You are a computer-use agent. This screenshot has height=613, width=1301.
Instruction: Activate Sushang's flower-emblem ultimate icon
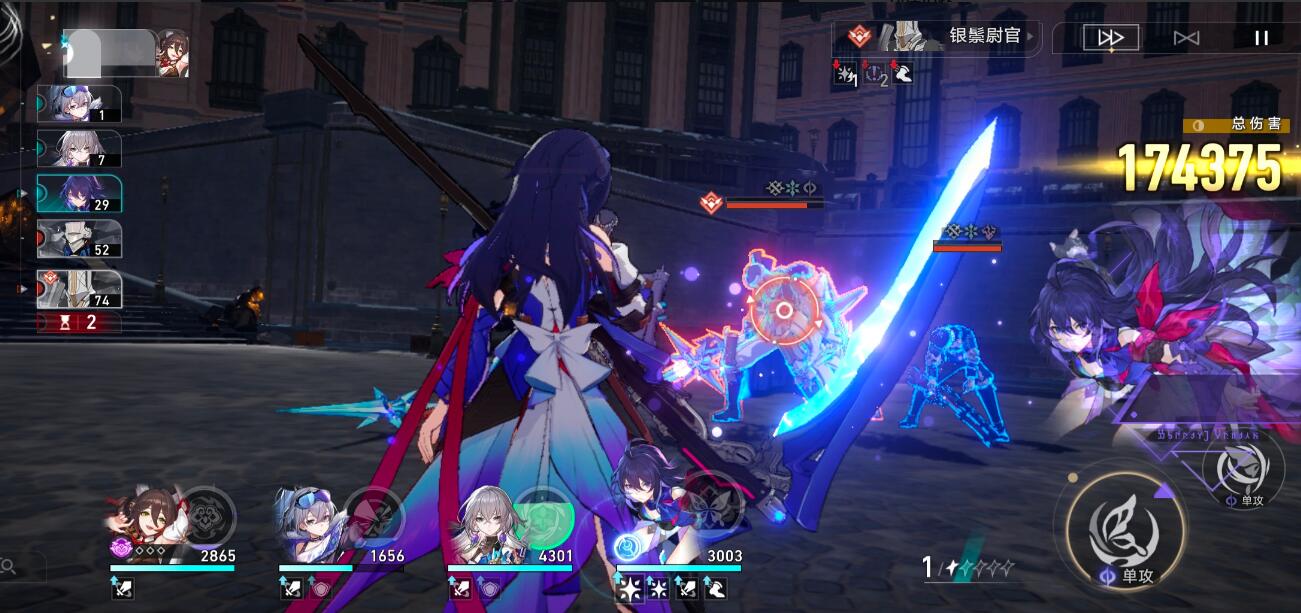pyautogui.click(x=206, y=516)
